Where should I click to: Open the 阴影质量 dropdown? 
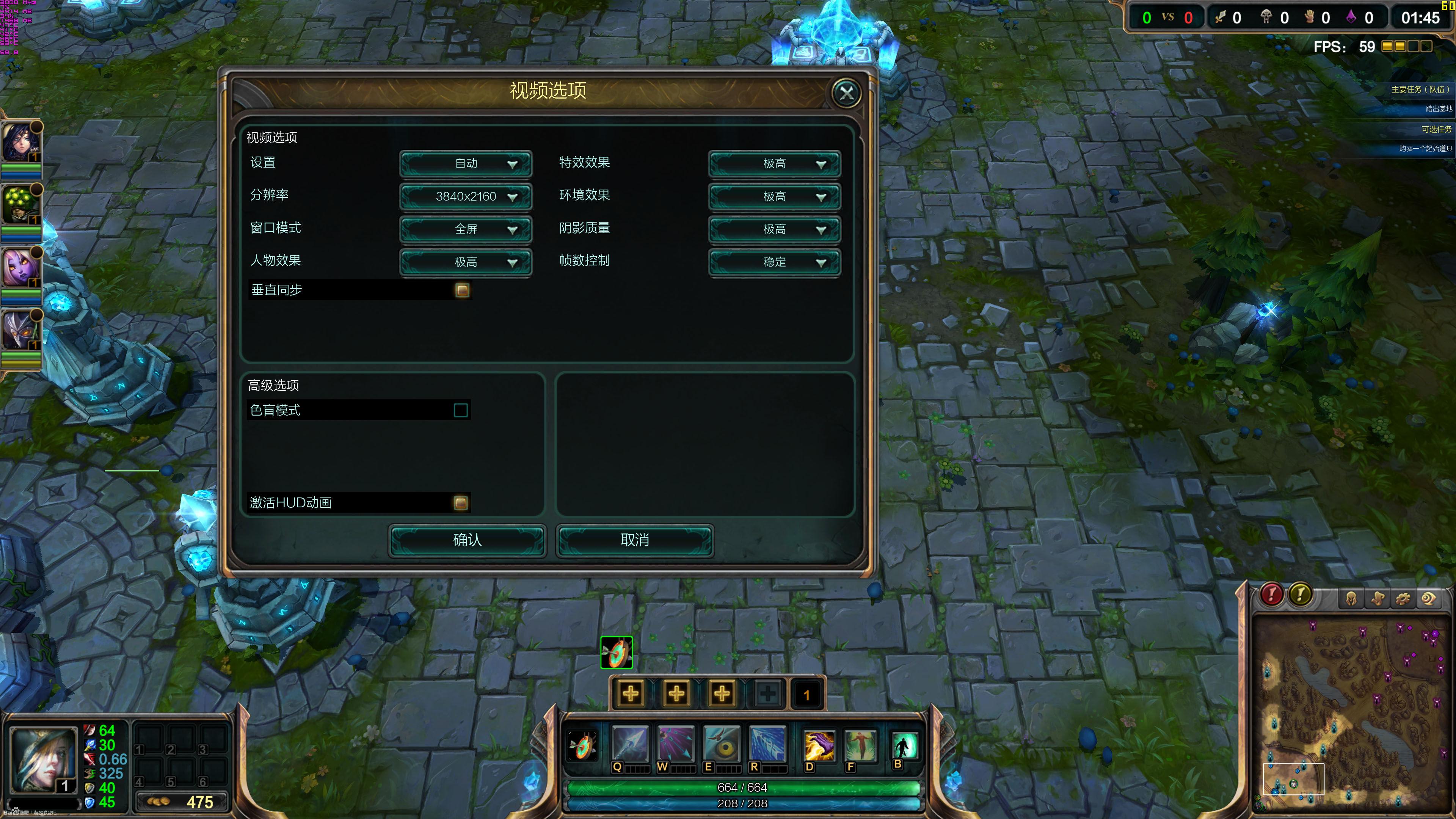pyautogui.click(x=774, y=229)
